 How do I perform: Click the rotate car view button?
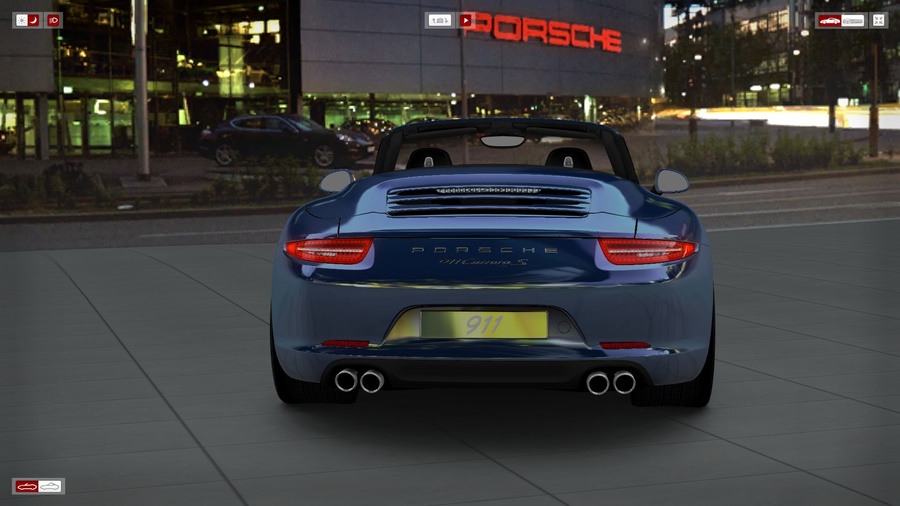[439, 20]
